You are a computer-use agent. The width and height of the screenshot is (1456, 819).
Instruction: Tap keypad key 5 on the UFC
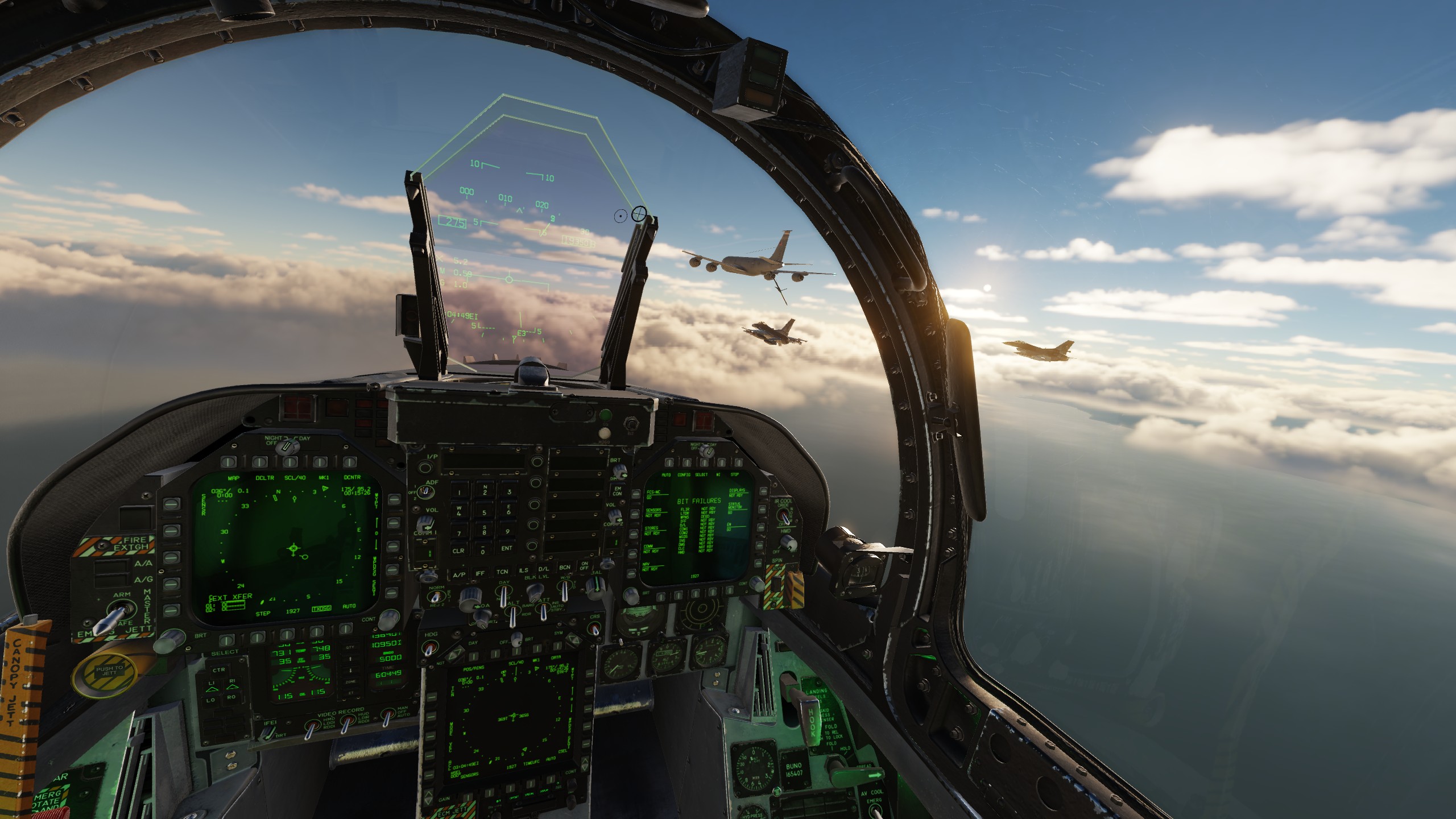point(484,513)
